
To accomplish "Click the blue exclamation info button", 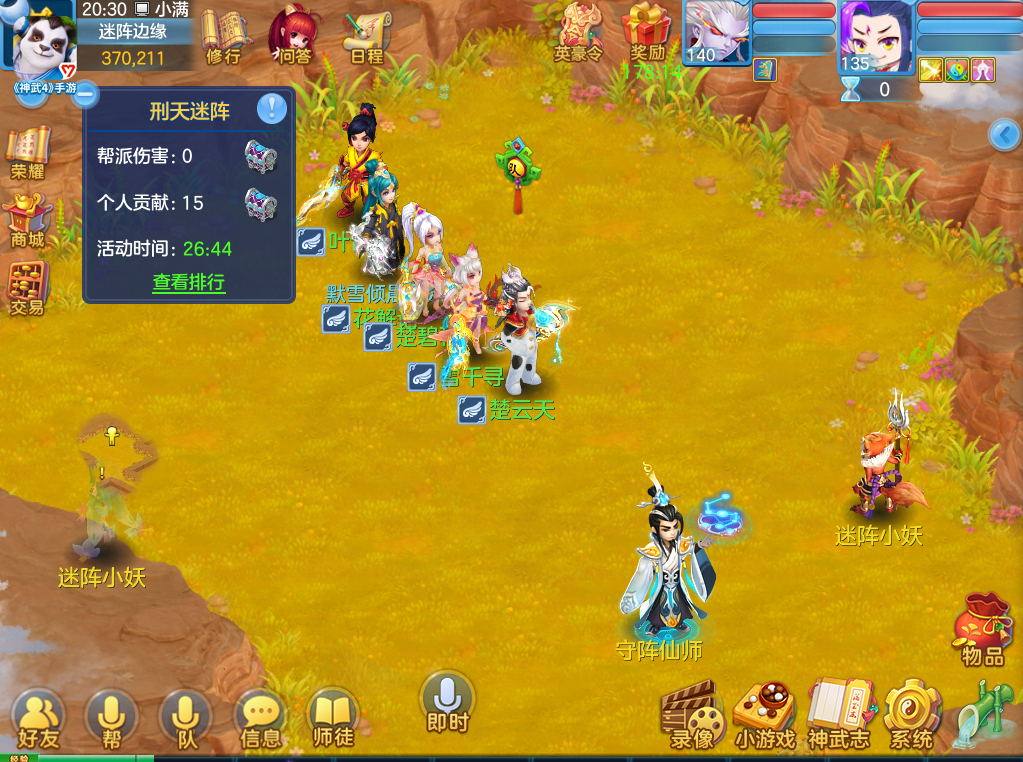I will coord(272,108).
